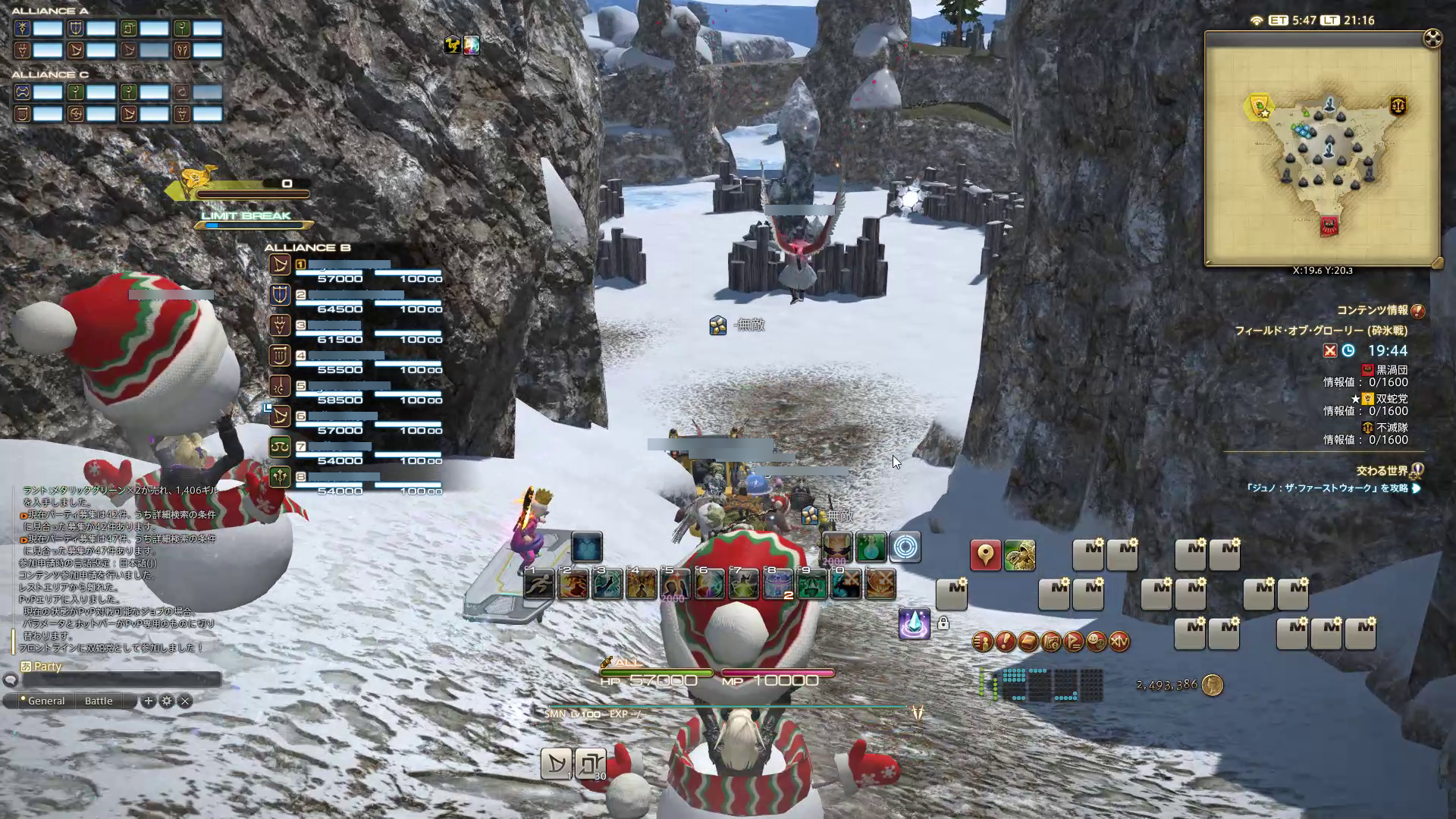
Task: Switch to the Battle chat tab
Action: pyautogui.click(x=99, y=701)
